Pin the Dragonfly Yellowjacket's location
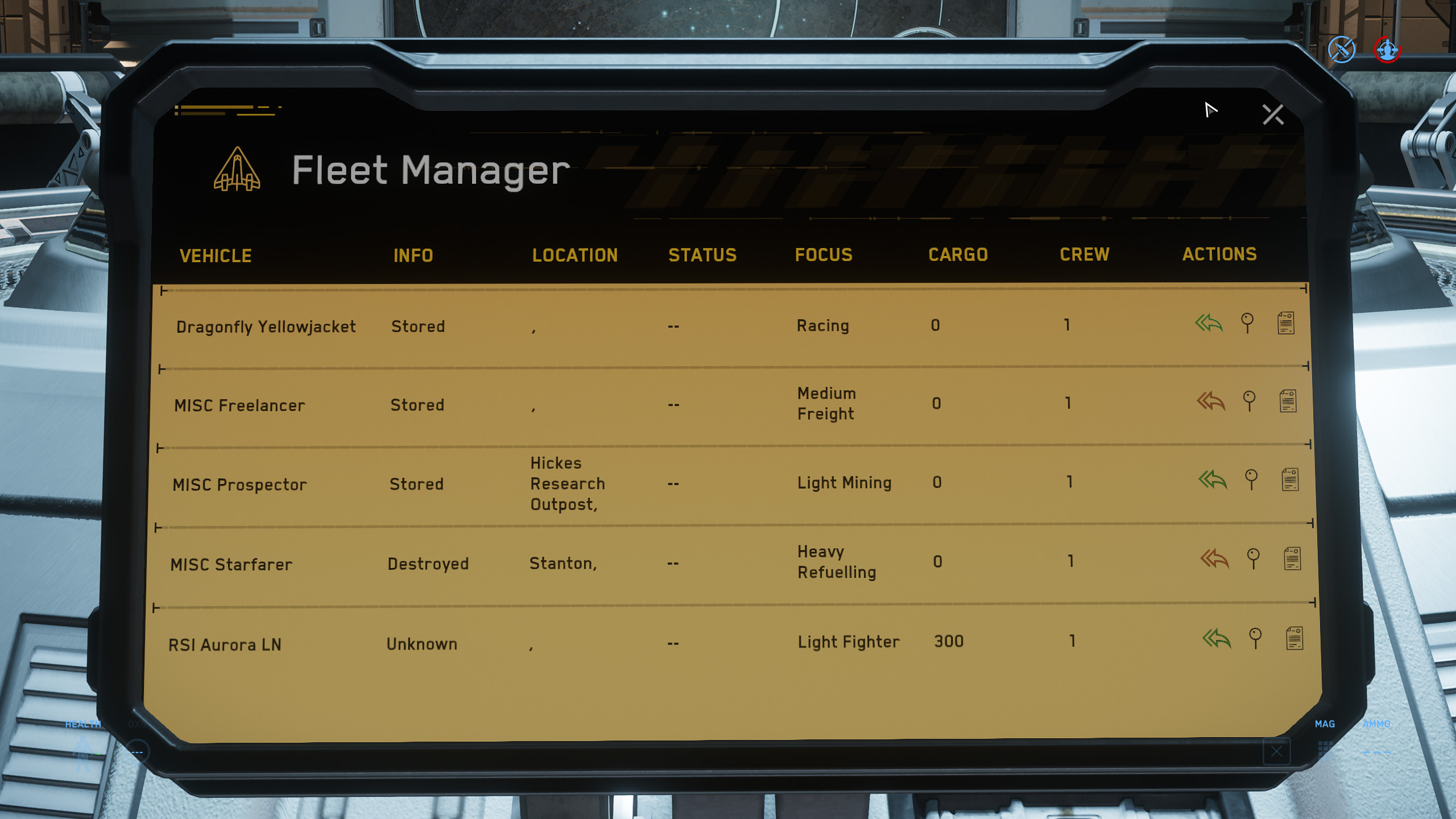The image size is (1456, 819). pos(1247,322)
